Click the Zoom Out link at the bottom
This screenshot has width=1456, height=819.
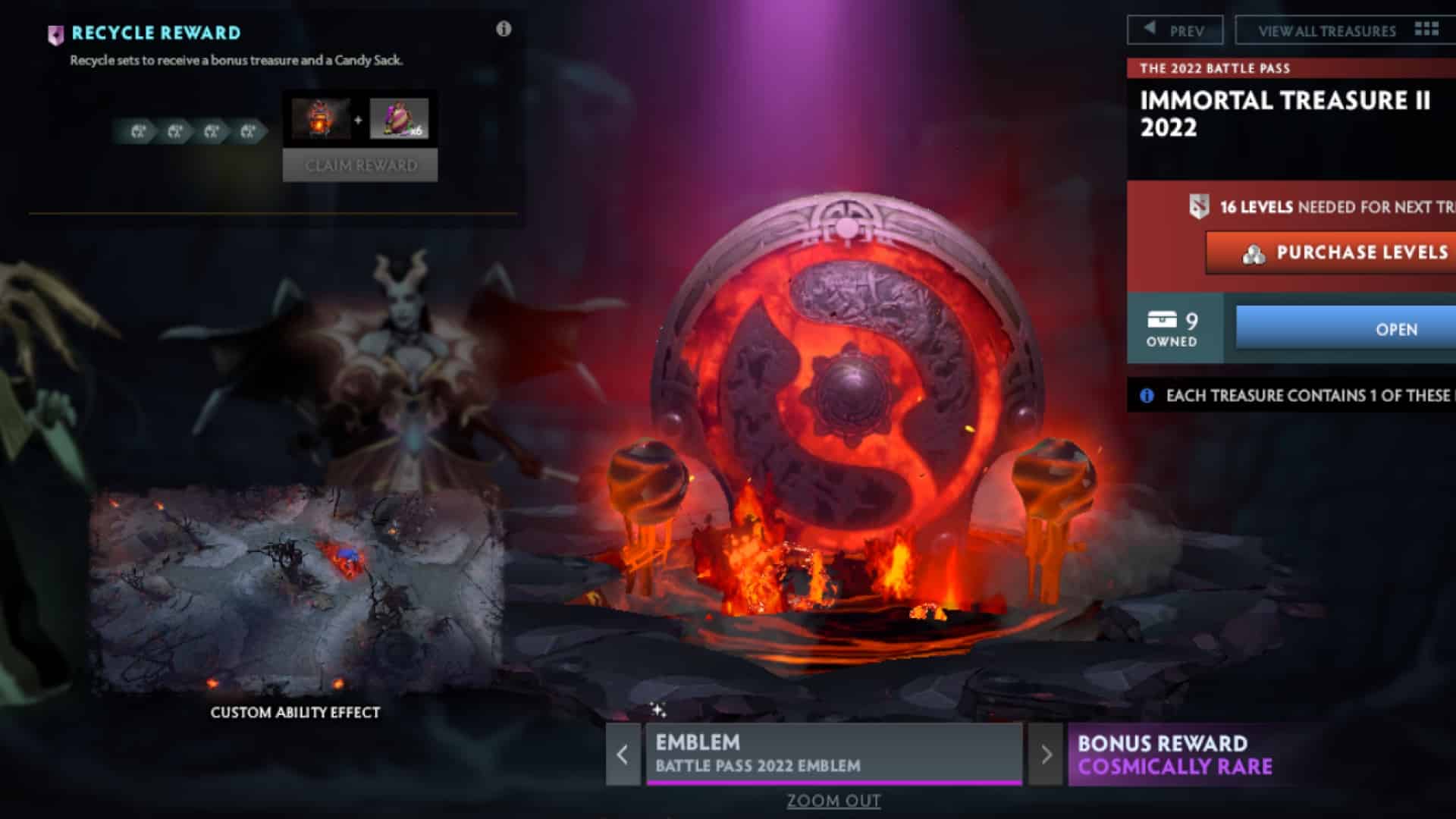[833, 801]
